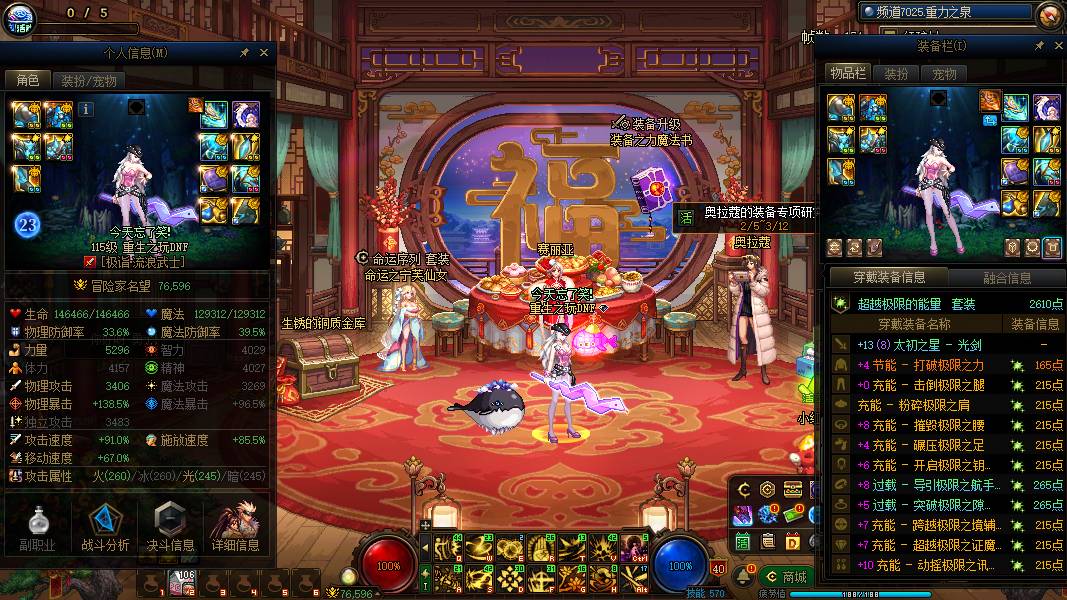Select the 穿戴装备信息 worn equipment tab

889,278
